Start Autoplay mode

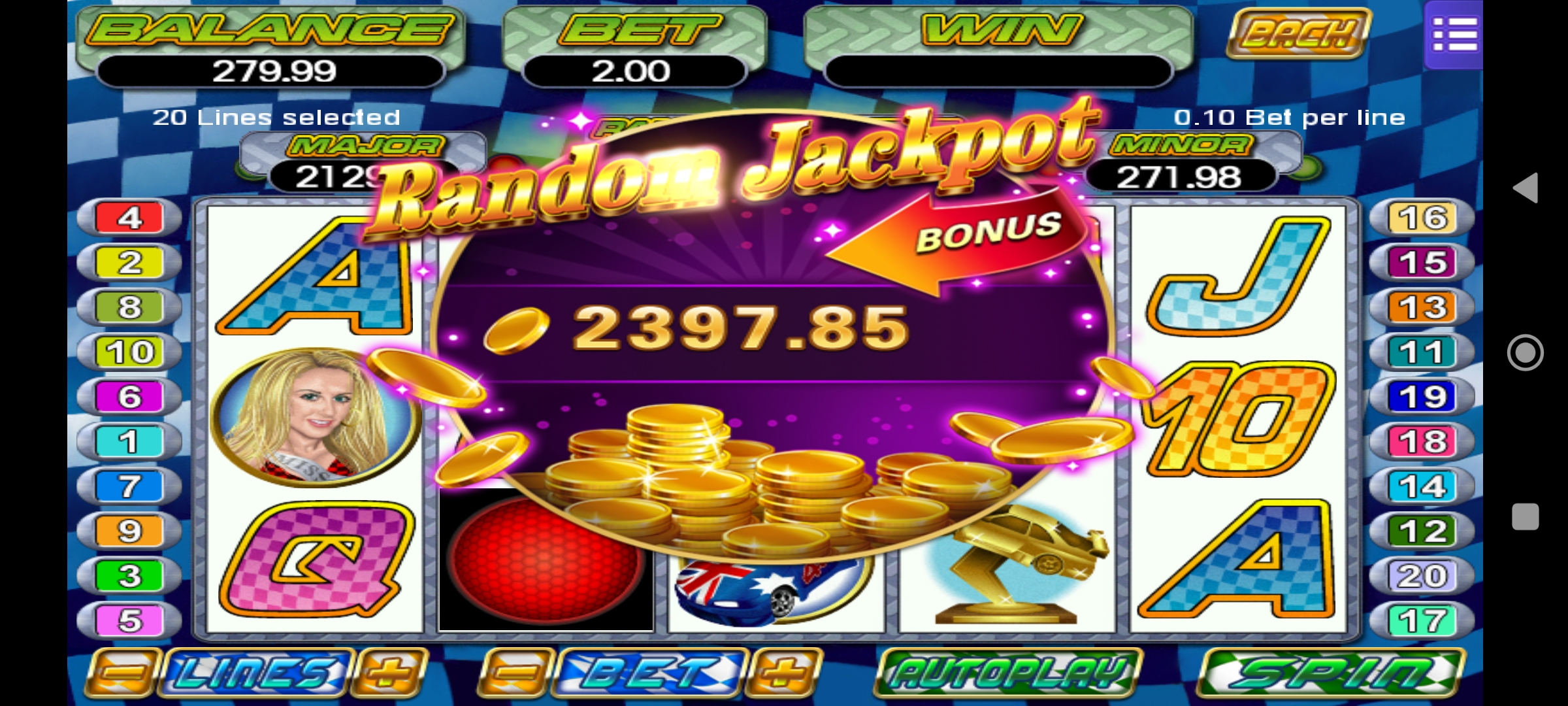1008,673
